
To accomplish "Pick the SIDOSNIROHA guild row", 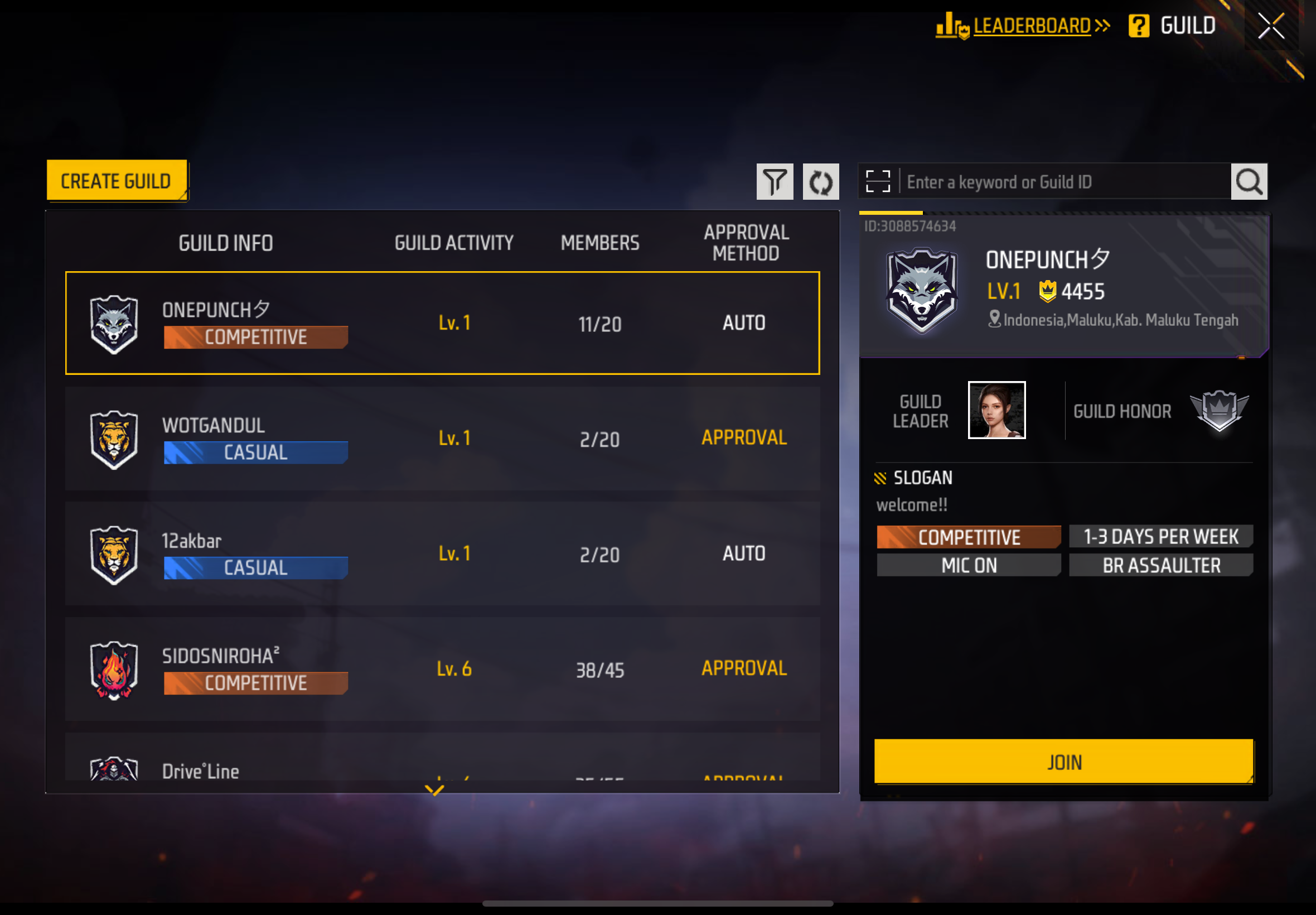I will pos(442,668).
